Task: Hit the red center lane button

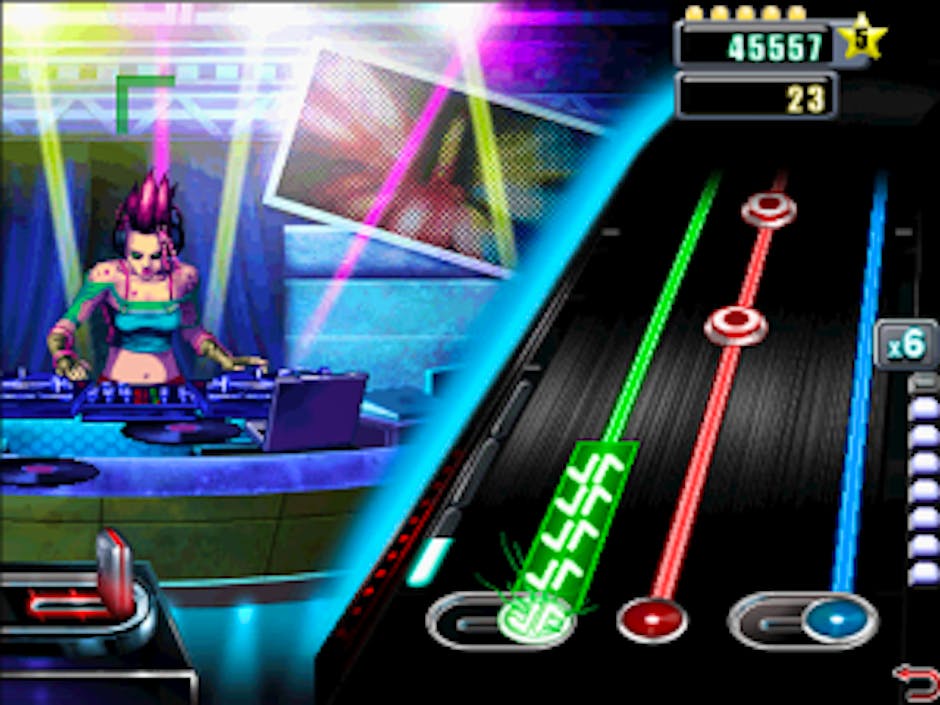Action: pos(652,620)
